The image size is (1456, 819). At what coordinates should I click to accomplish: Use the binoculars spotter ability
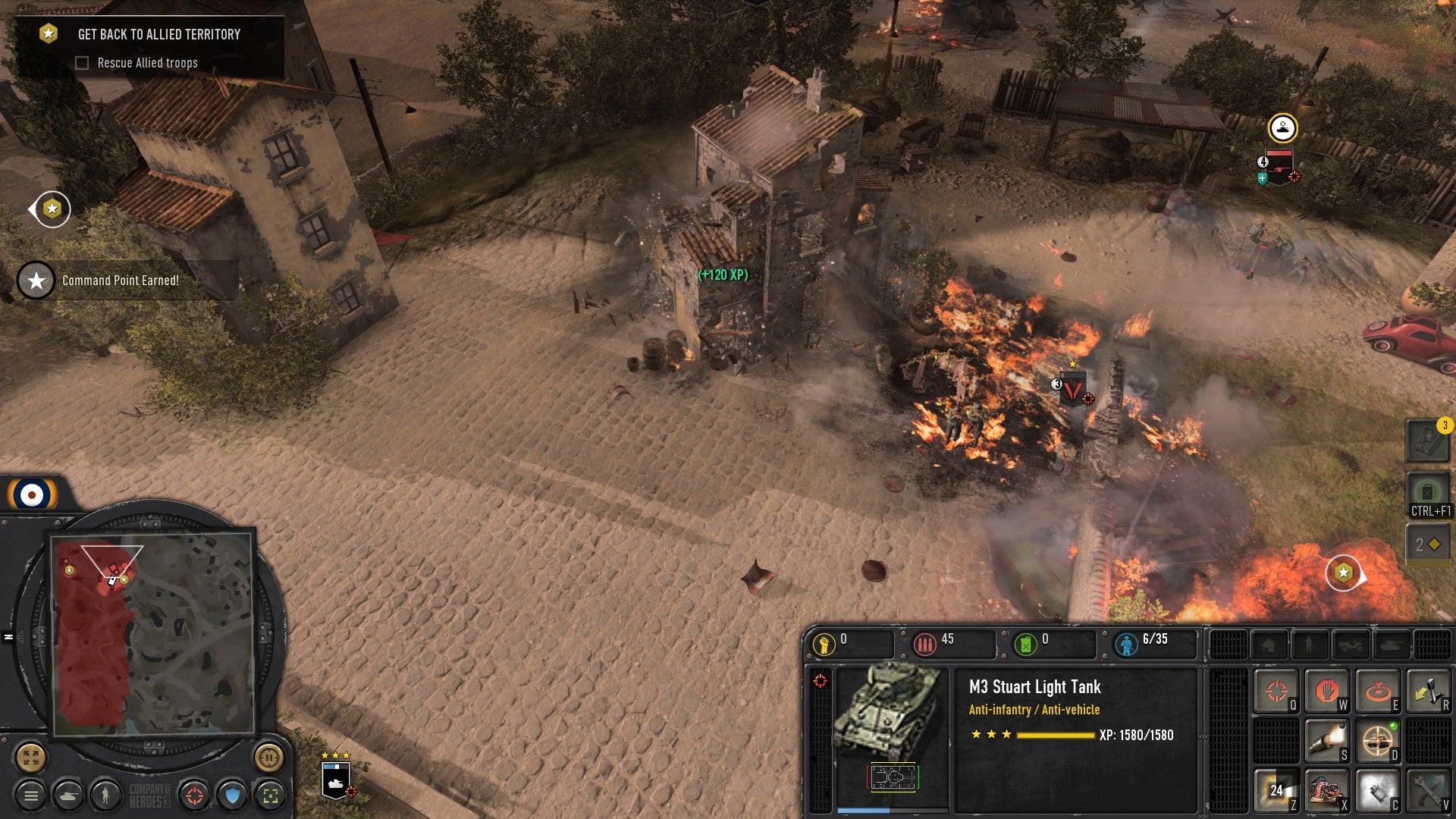1326,790
